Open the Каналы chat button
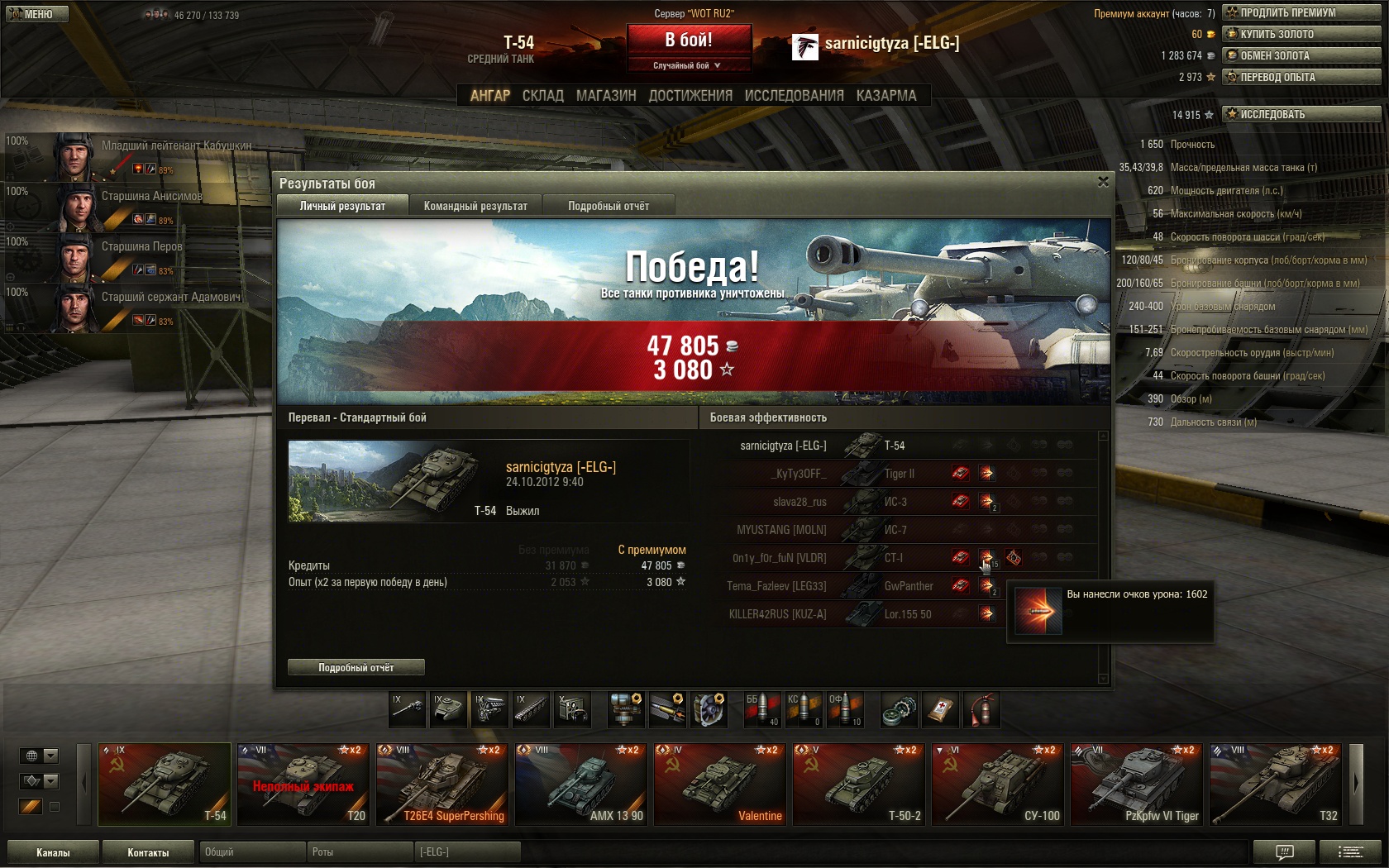The height and width of the screenshot is (868, 1389). (x=53, y=852)
